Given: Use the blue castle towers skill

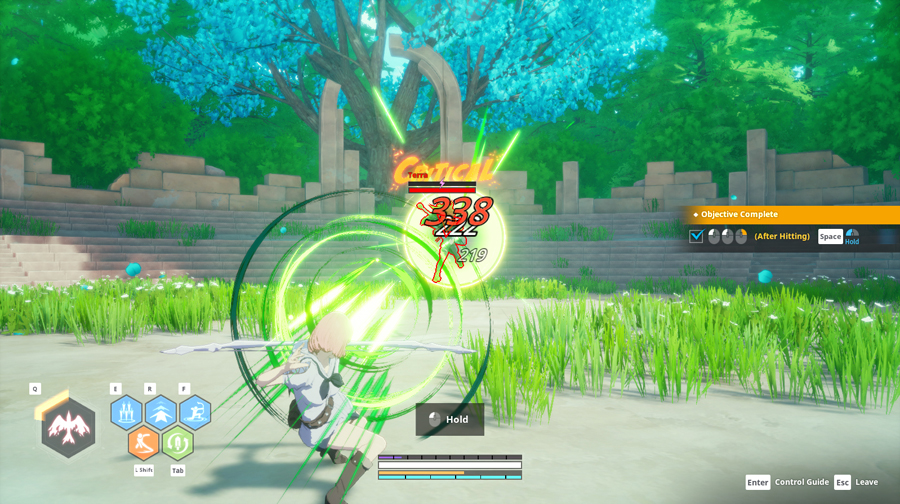Looking at the screenshot, I should [x=126, y=412].
